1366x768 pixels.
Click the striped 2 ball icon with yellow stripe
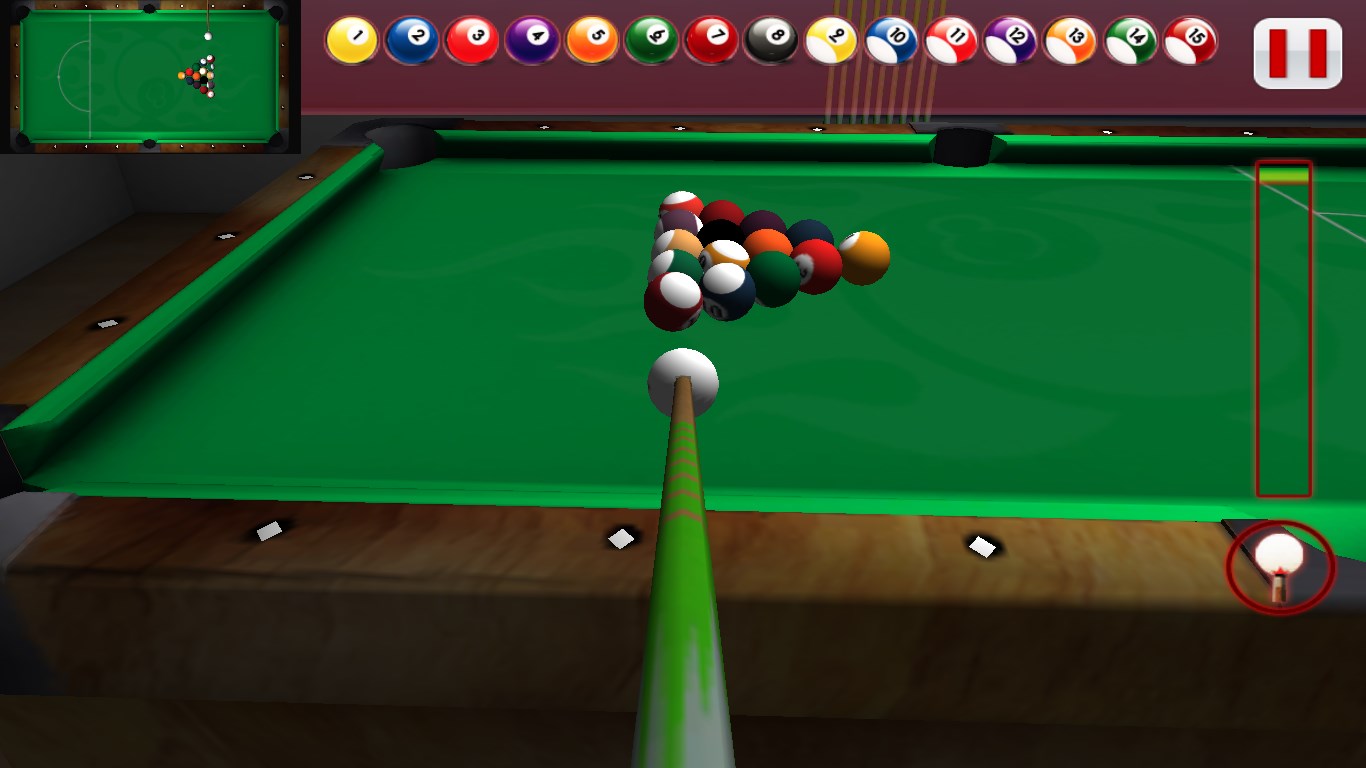[830, 40]
